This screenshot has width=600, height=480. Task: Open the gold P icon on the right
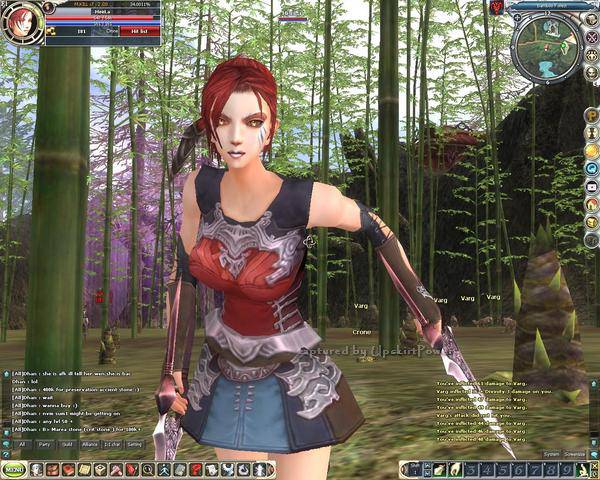591,115
